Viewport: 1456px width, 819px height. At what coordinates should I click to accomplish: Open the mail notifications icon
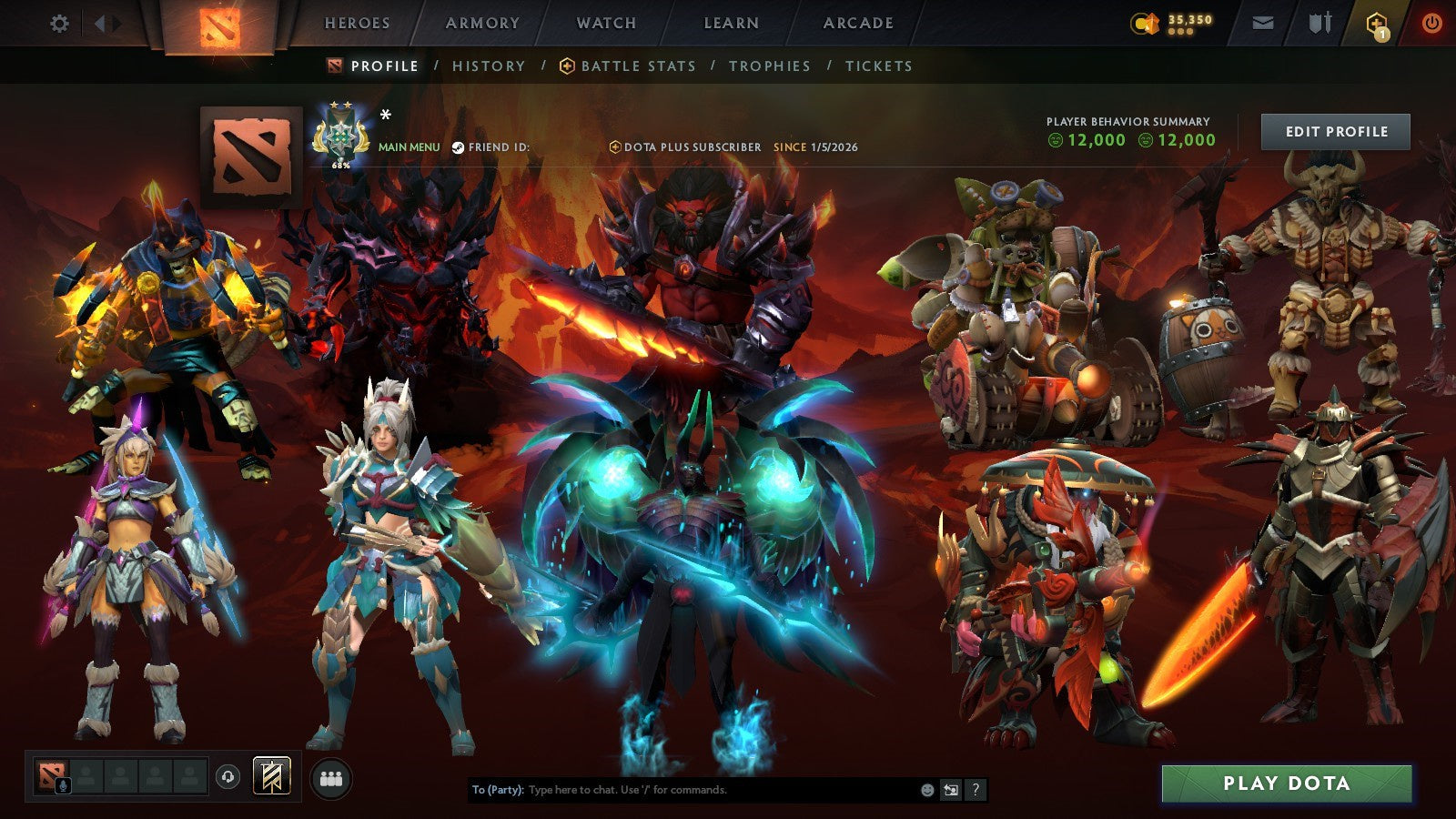pyautogui.click(x=1261, y=22)
